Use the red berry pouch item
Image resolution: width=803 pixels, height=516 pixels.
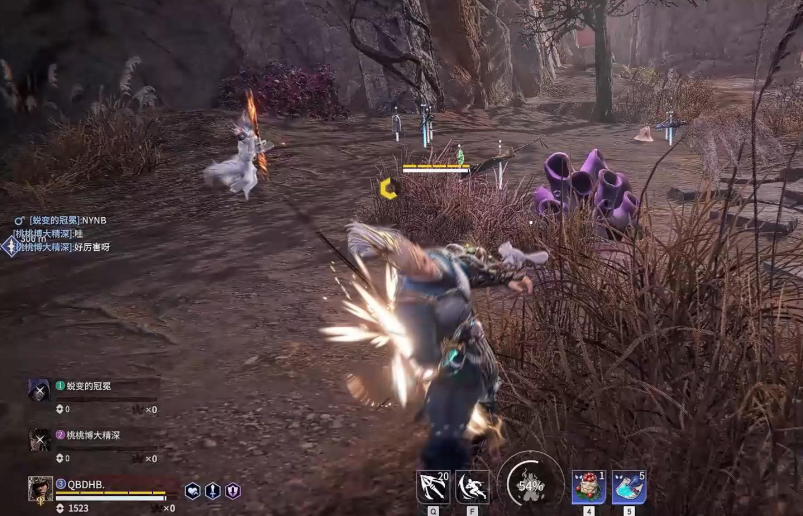(x=588, y=487)
